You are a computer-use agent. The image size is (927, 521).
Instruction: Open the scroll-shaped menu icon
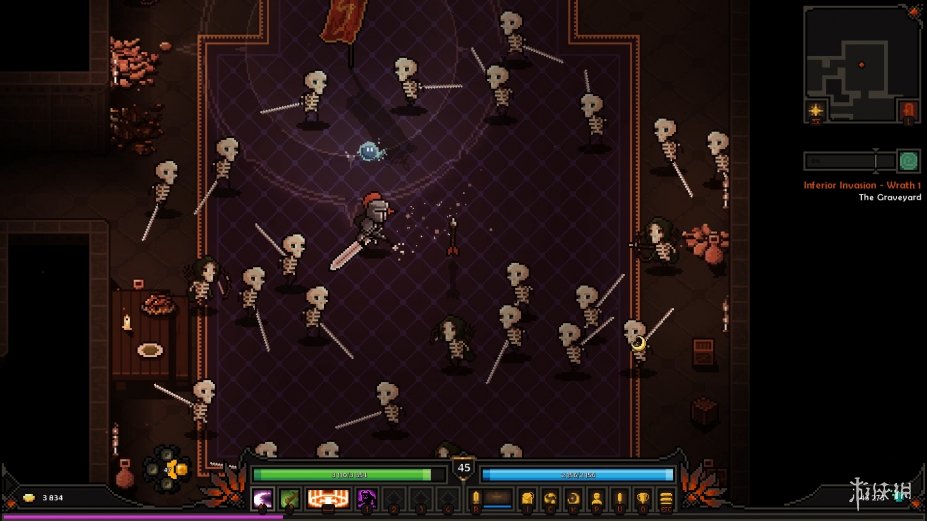(527, 498)
